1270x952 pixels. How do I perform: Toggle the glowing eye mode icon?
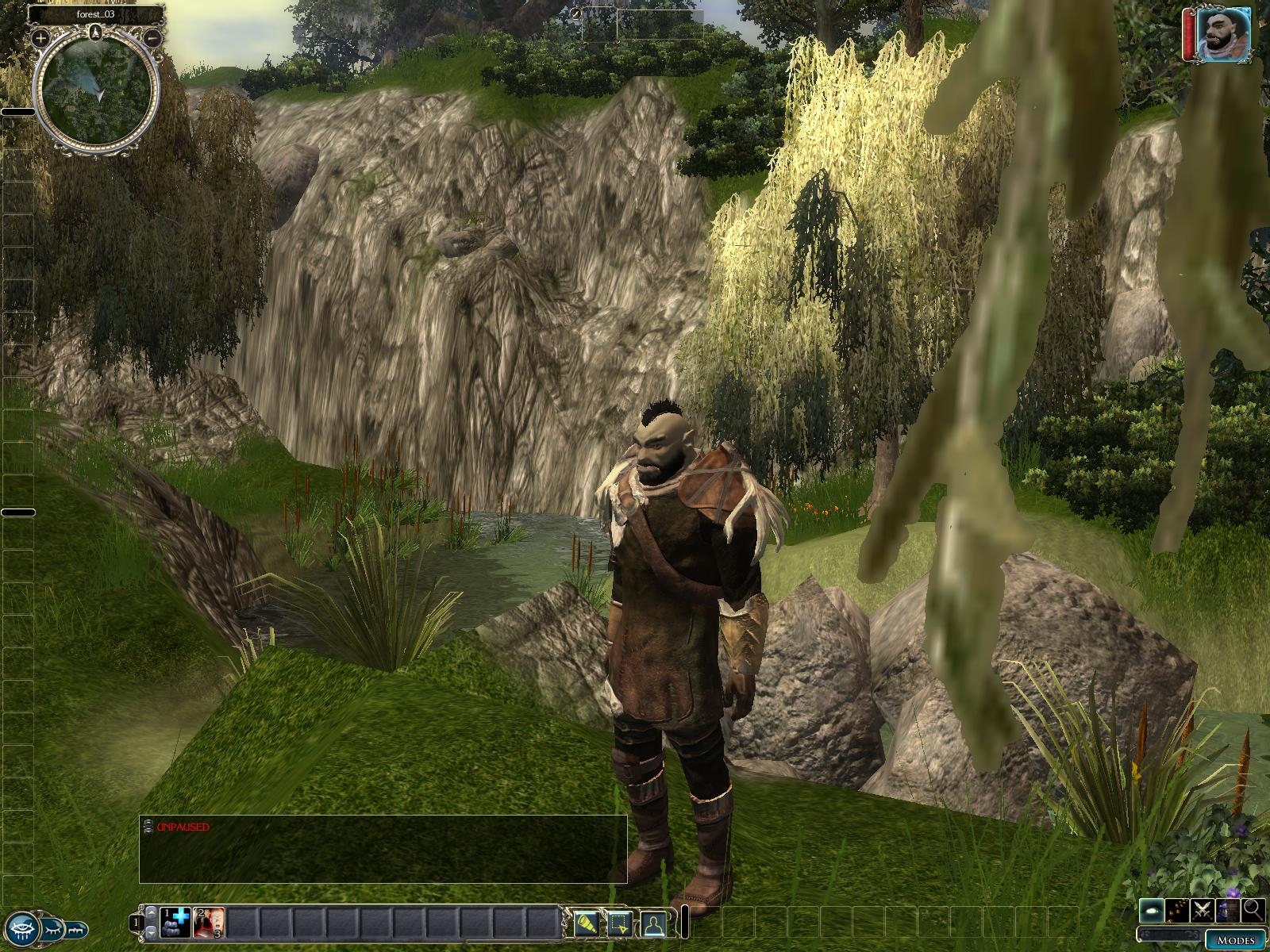coord(1153,911)
